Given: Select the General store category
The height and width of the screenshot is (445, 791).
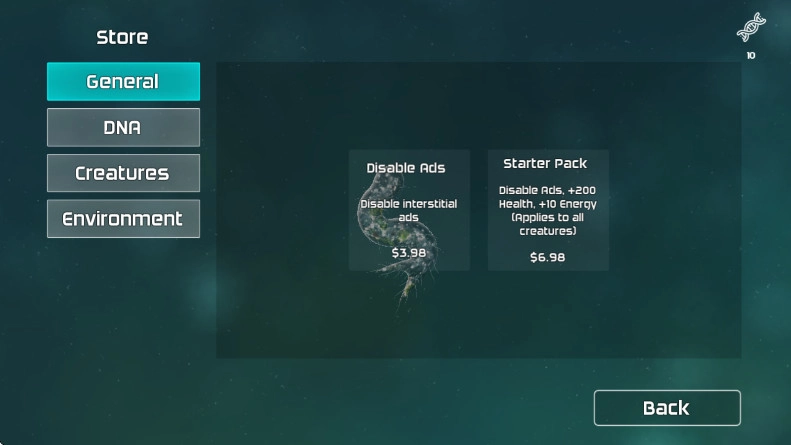Looking at the screenshot, I should click(123, 82).
